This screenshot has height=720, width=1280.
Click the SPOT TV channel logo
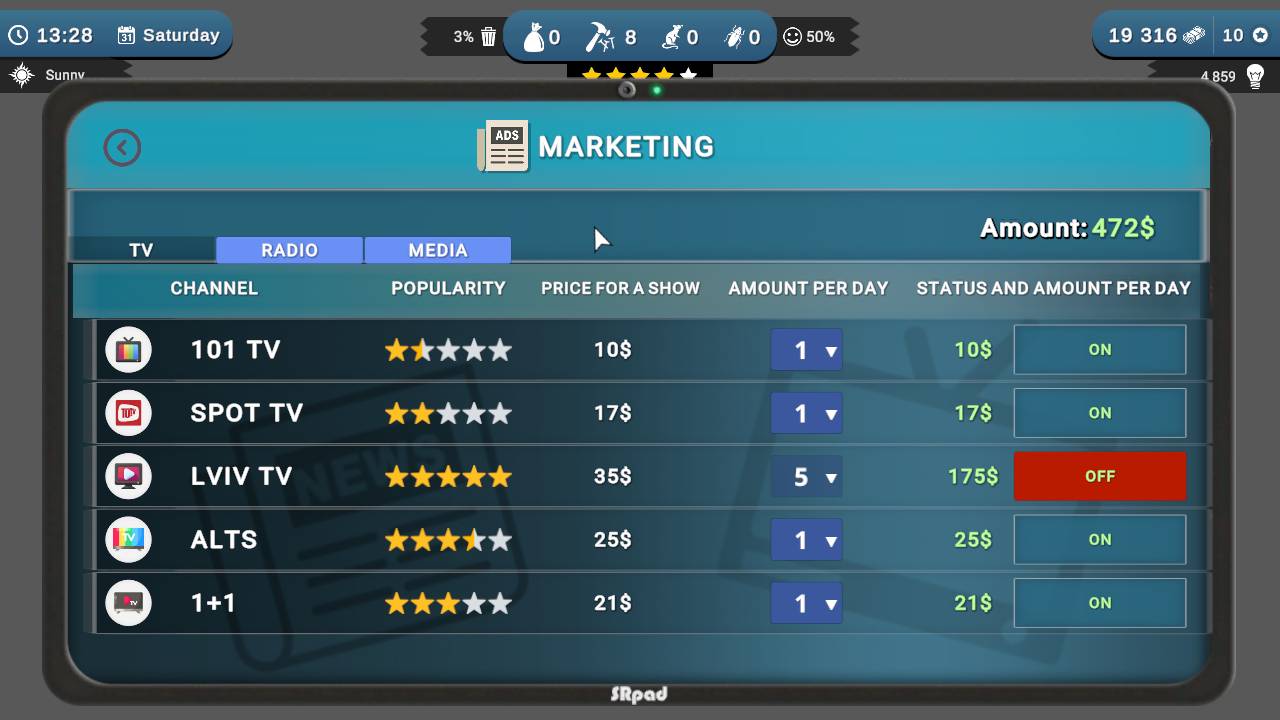(x=128, y=412)
